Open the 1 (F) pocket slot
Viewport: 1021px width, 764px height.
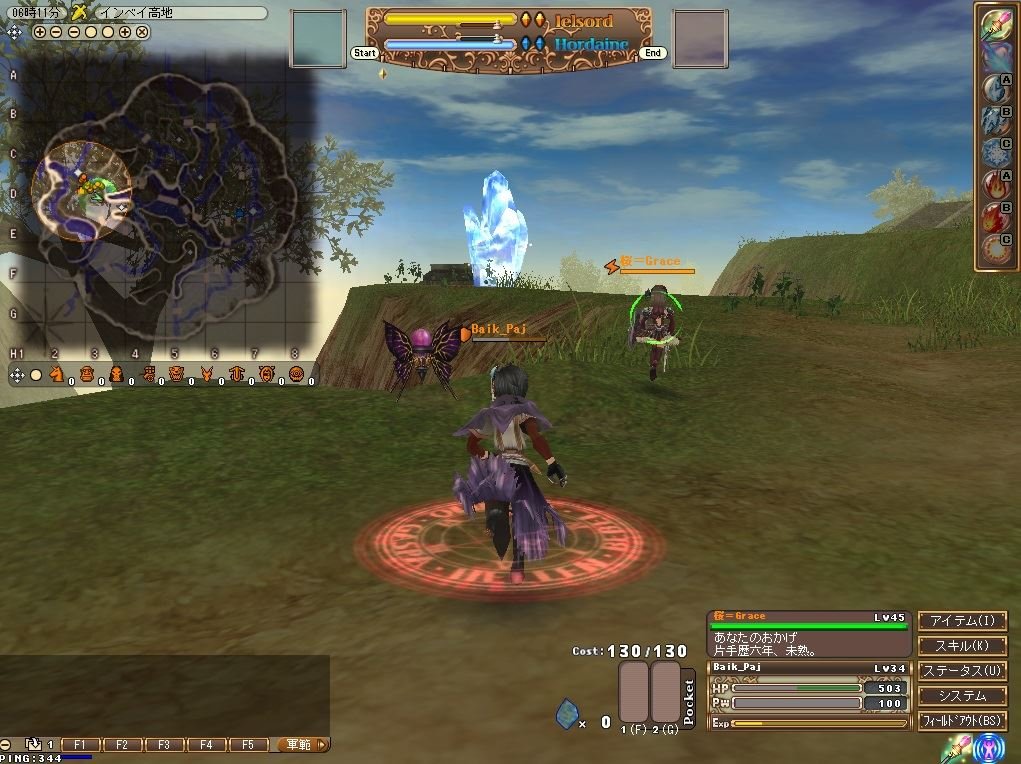click(633, 691)
